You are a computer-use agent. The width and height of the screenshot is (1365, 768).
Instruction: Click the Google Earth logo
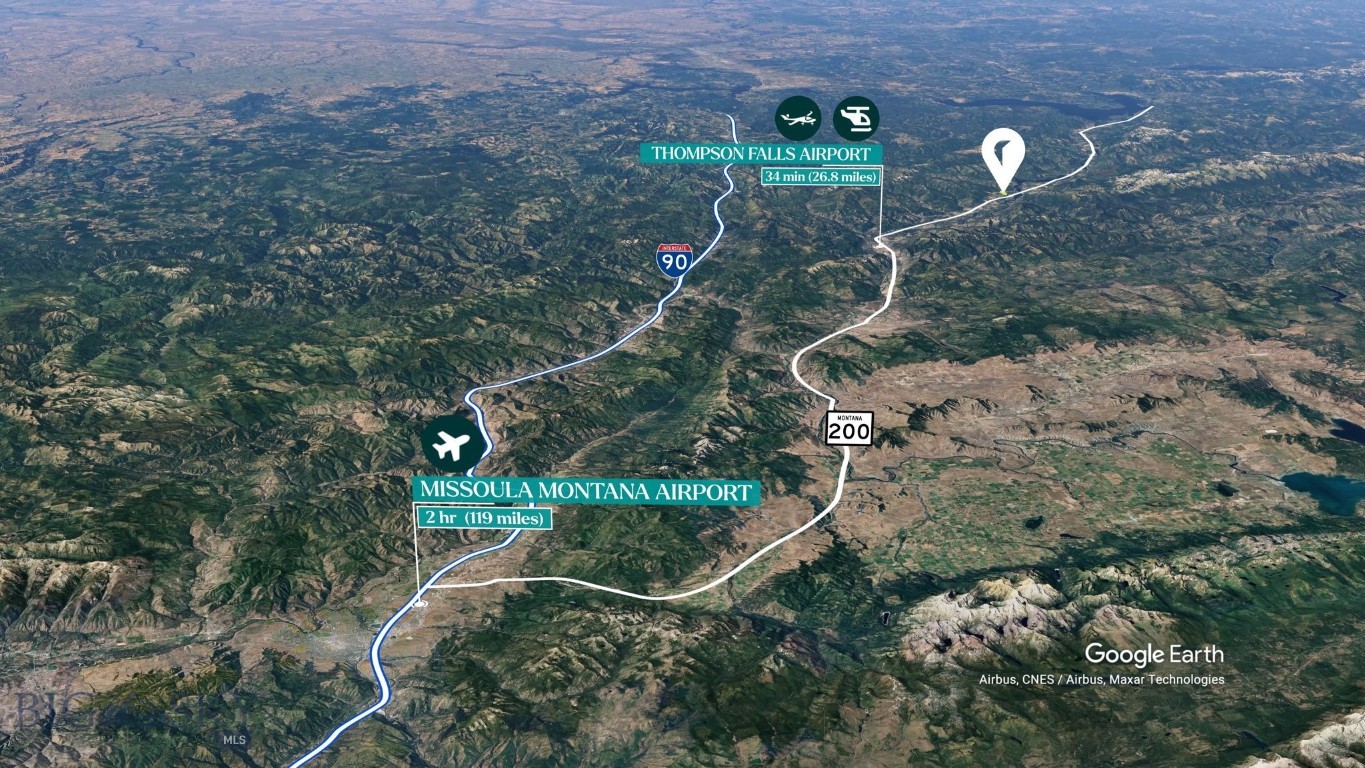tap(1153, 654)
